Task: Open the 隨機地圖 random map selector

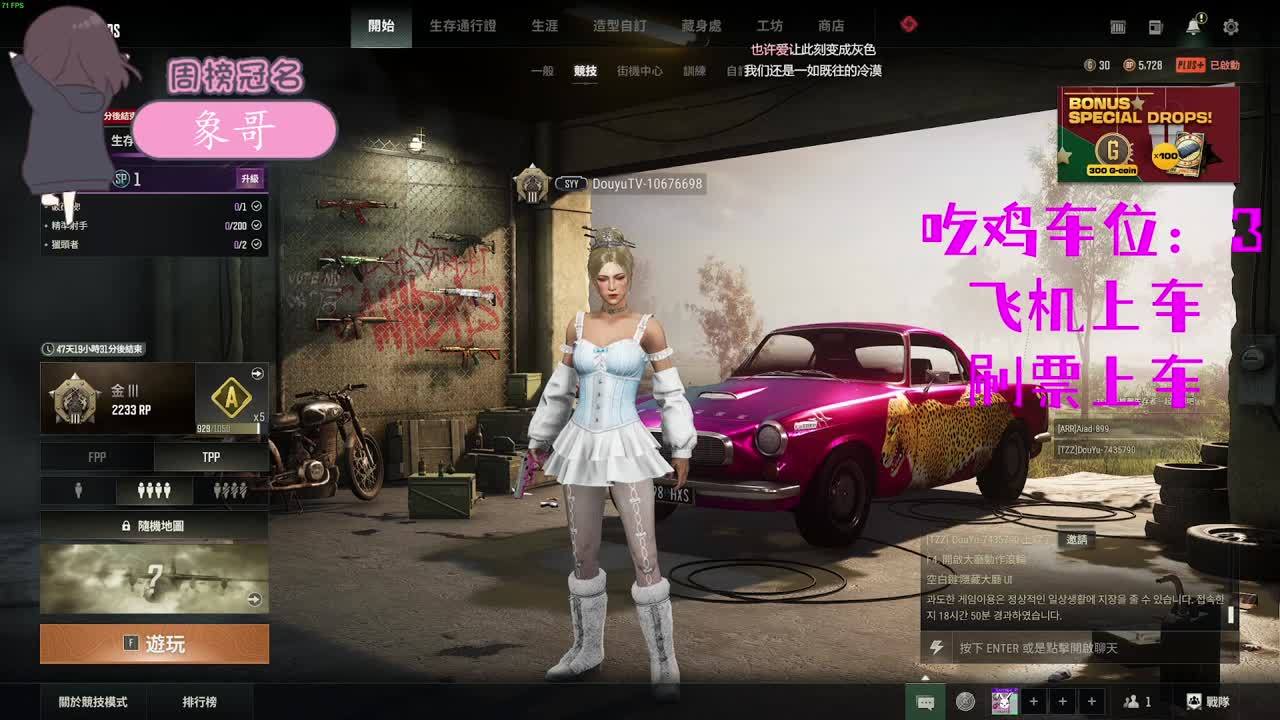Action: [154, 525]
